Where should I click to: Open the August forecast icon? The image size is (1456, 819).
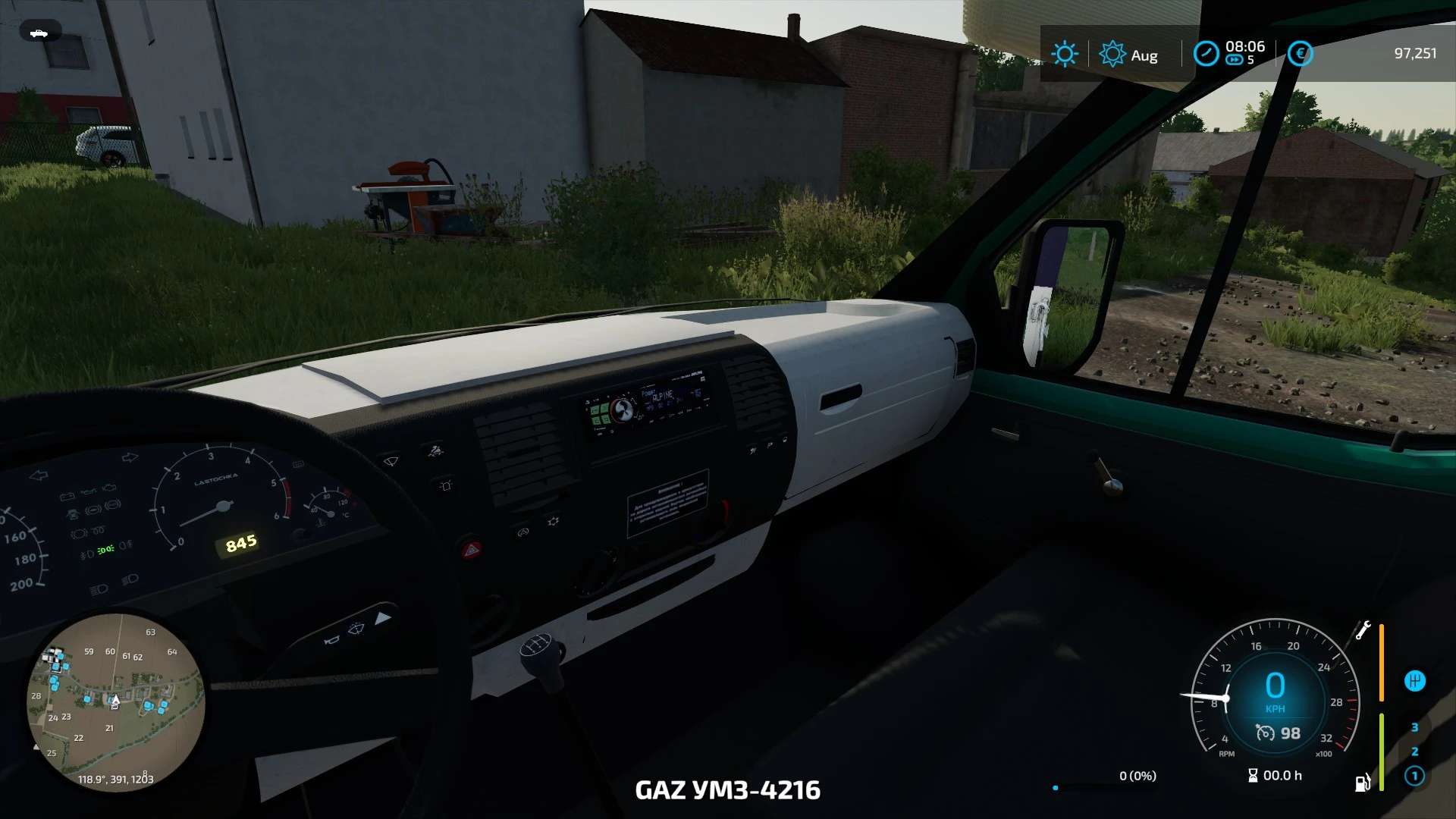point(1112,54)
